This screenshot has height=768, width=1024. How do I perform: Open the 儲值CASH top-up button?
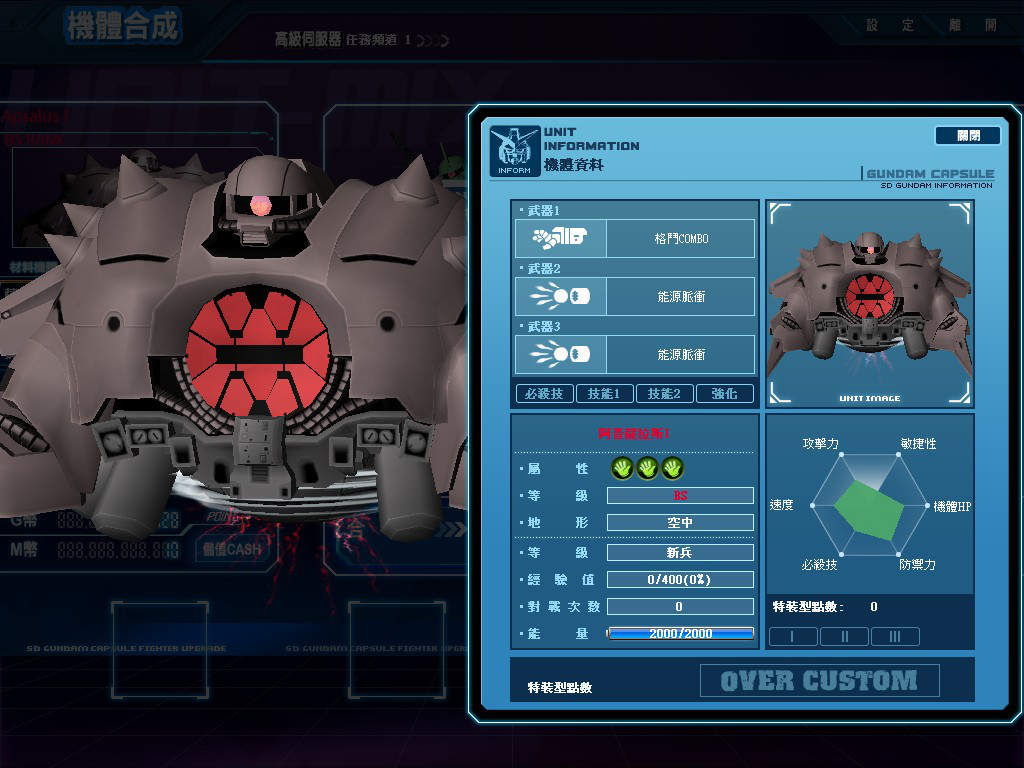(x=230, y=549)
